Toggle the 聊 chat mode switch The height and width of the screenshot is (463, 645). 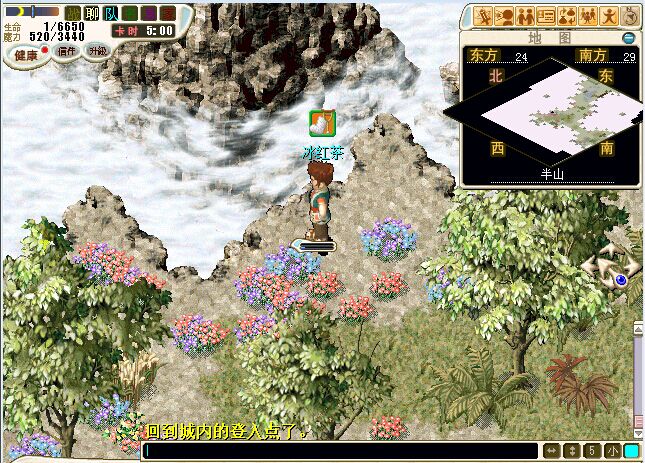click(92, 14)
